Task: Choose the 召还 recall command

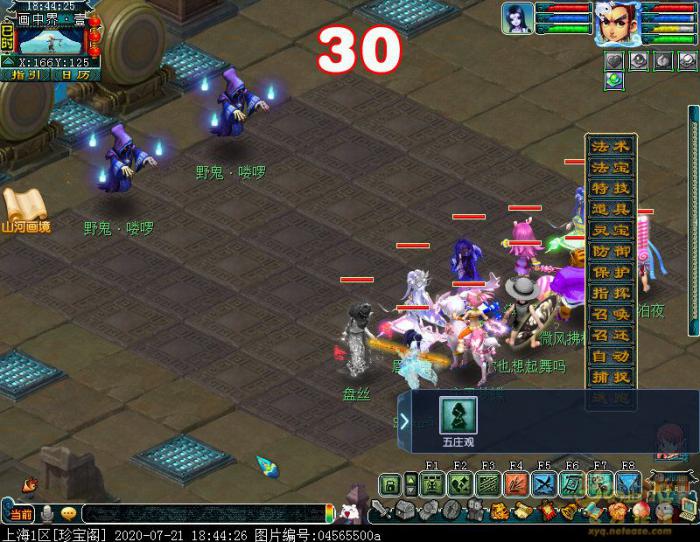Action: (x=611, y=335)
